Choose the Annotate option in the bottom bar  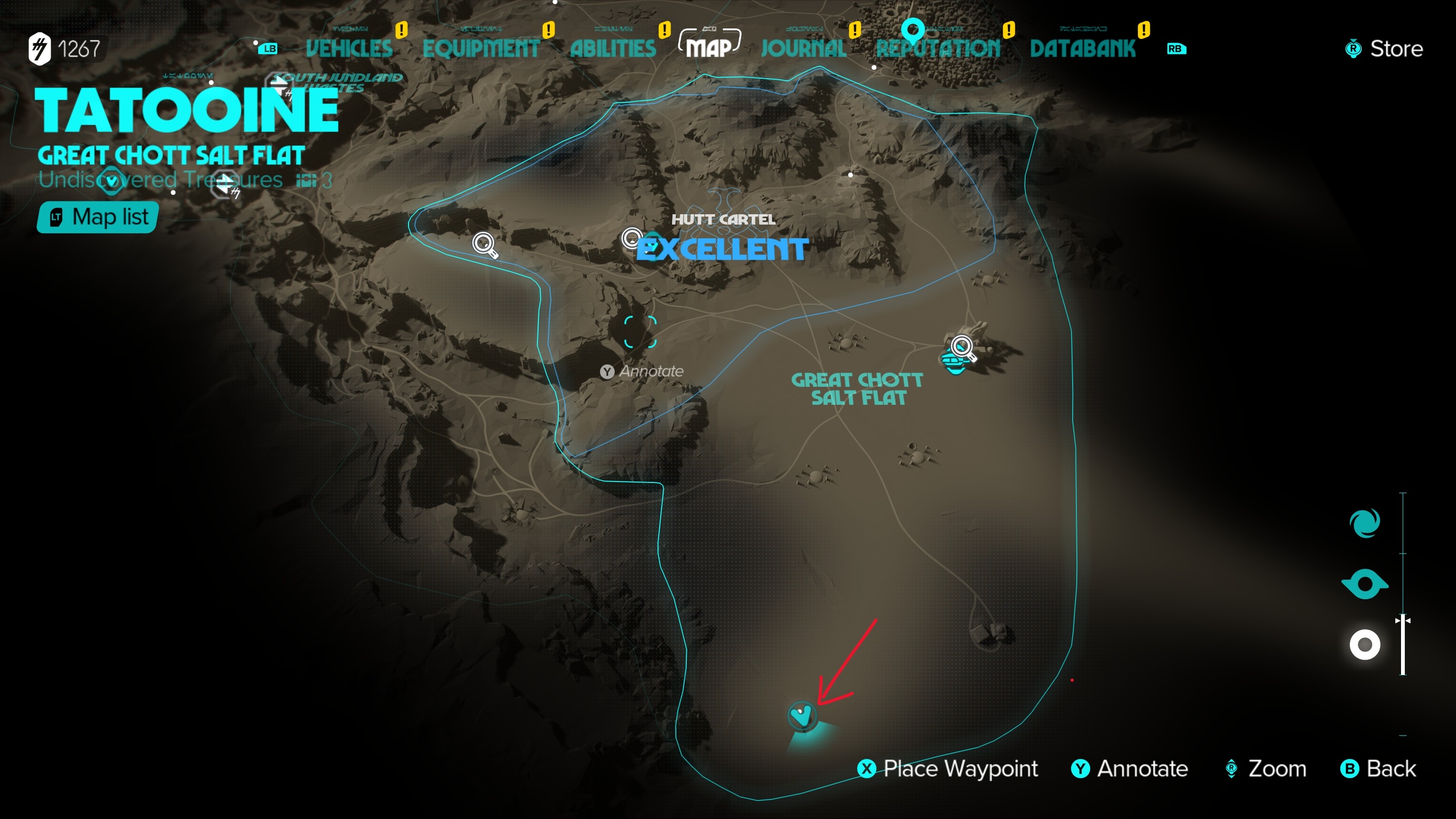[x=1130, y=769]
